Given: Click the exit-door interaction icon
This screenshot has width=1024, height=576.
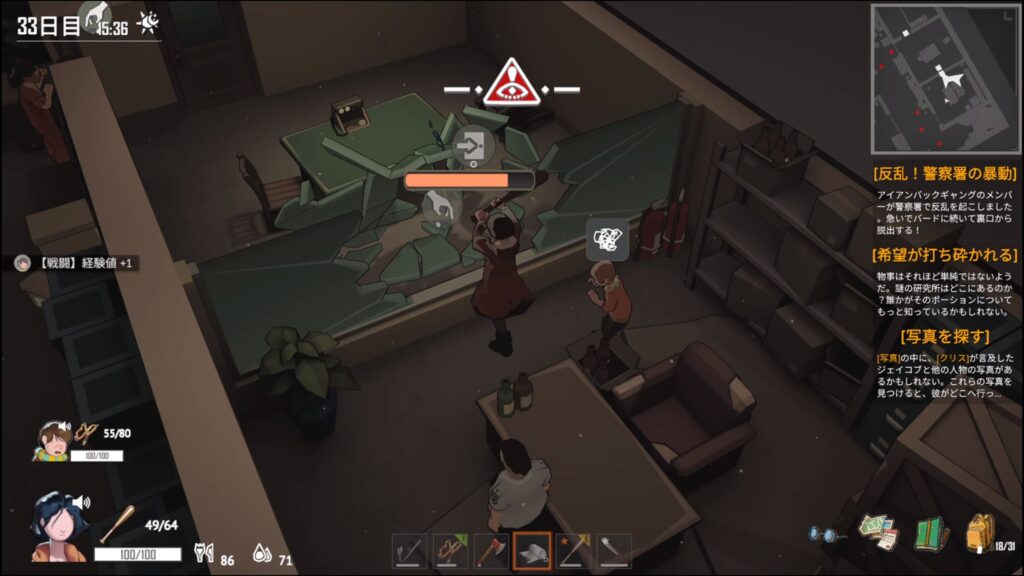Looking at the screenshot, I should pos(468,148).
